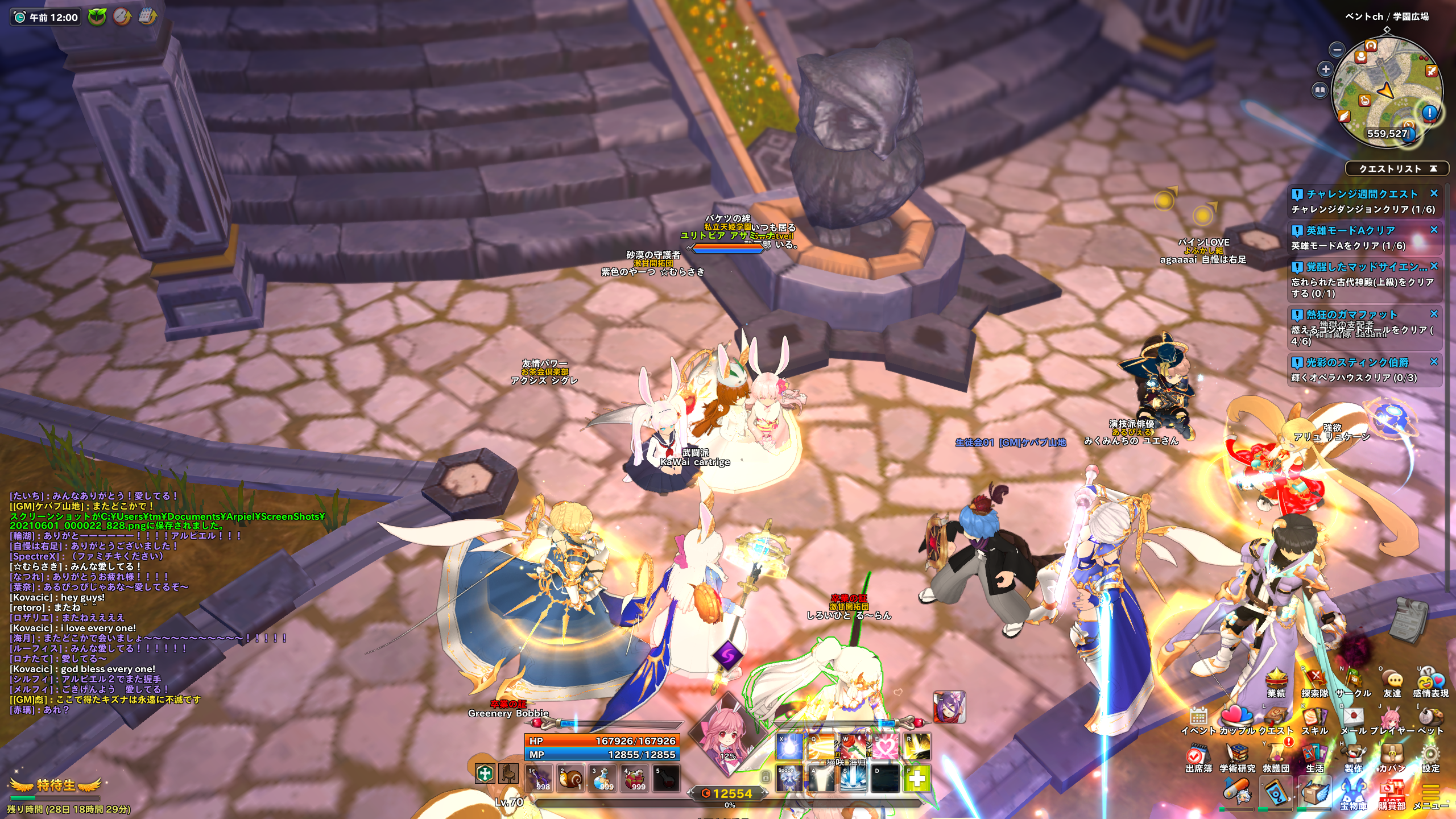Close the チャレンジ週間クエスト tracker entry
The width and height of the screenshot is (1456, 819).
(x=1434, y=193)
